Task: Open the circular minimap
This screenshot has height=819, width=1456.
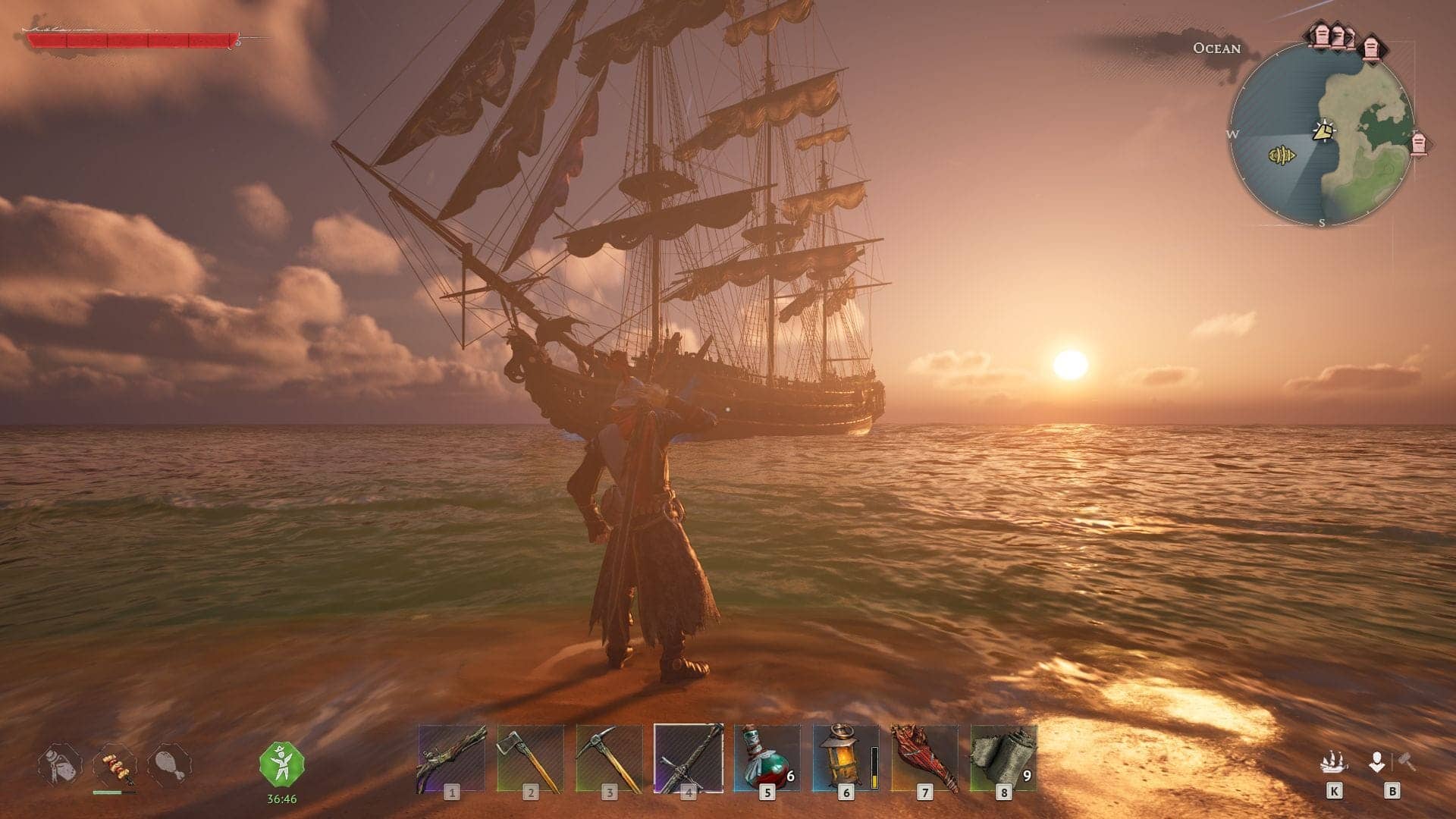Action: click(x=1322, y=133)
